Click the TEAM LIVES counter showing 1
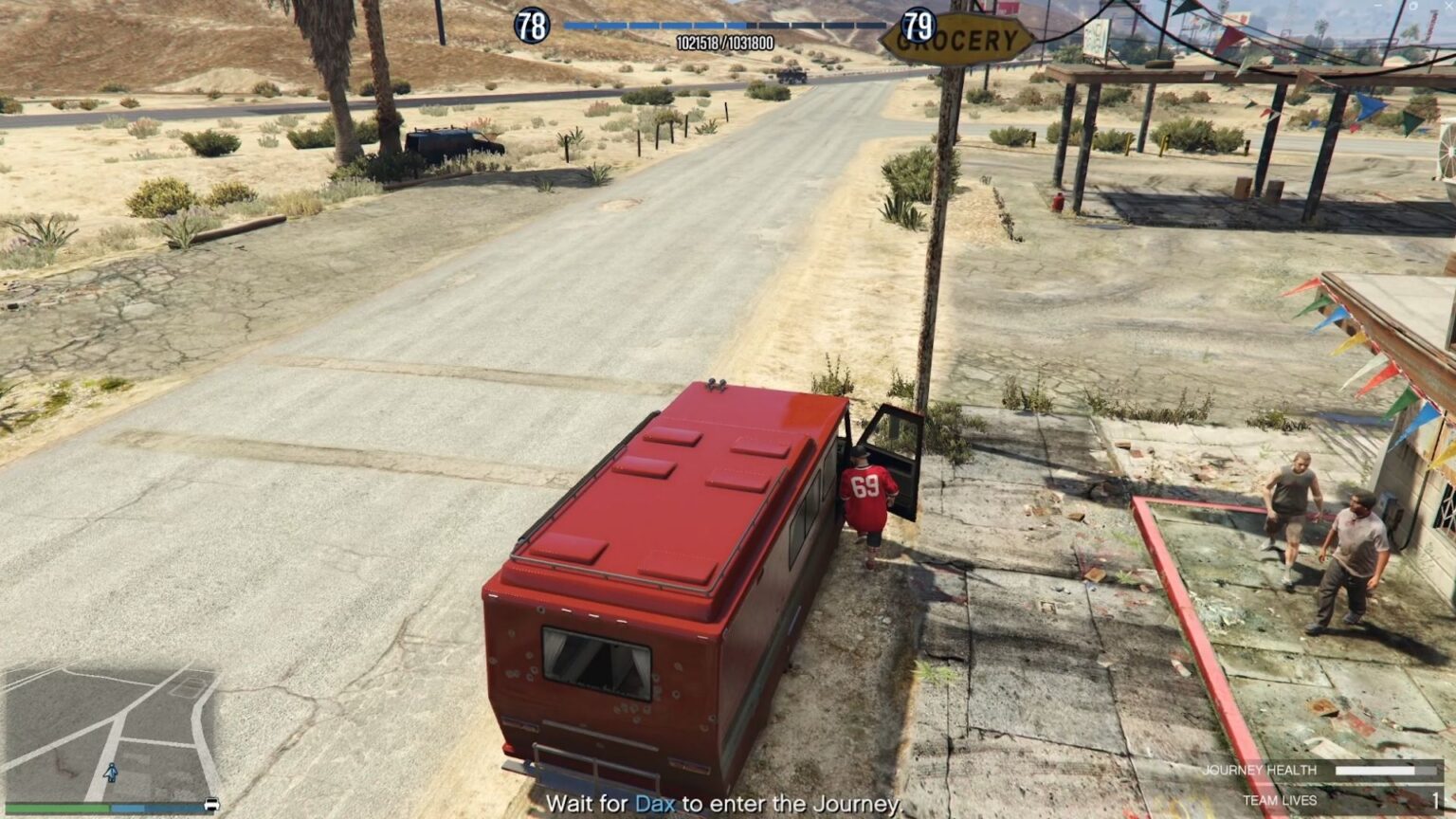Screen dimensions: 1456x819 (x=1434, y=800)
